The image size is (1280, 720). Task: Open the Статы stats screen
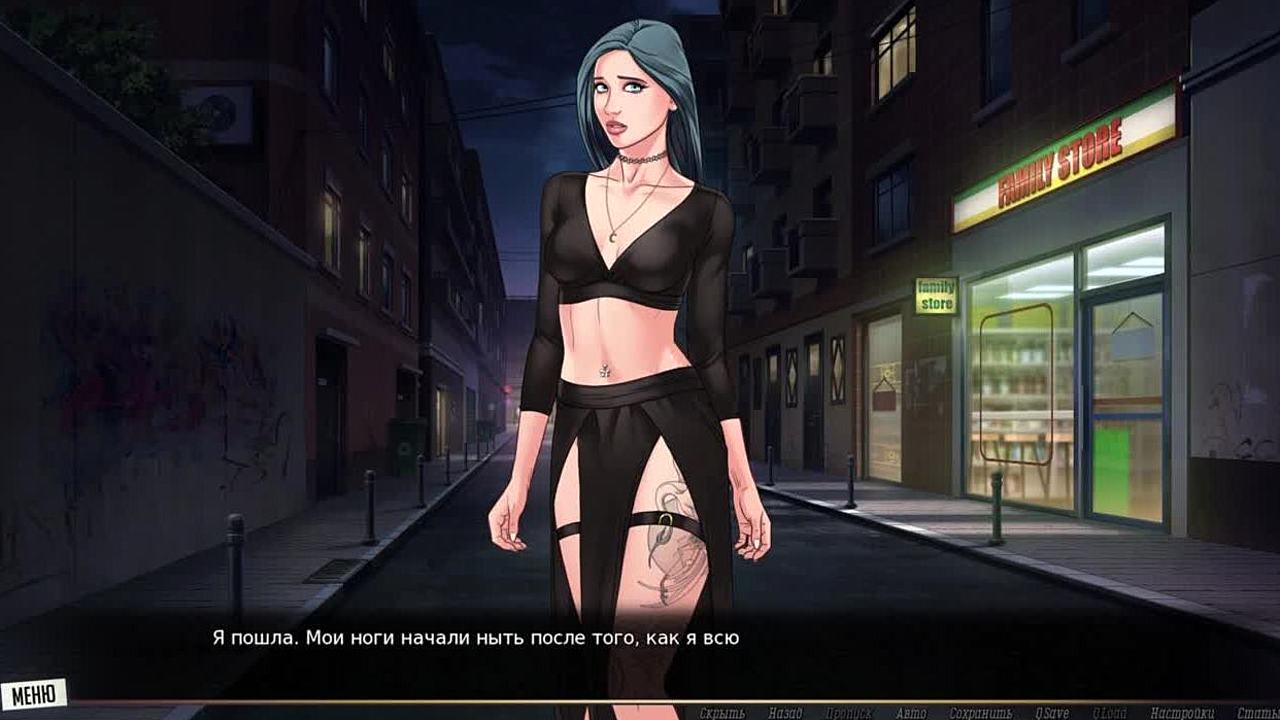pos(1257,713)
